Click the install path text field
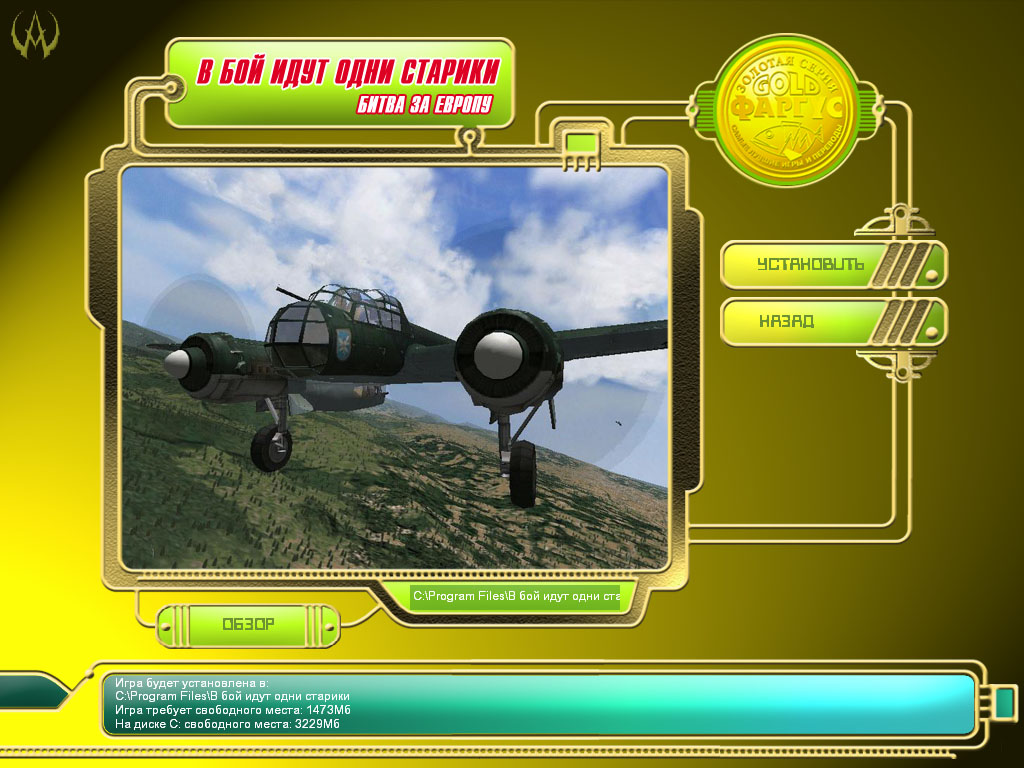Image resolution: width=1024 pixels, height=768 pixels. 516,597
